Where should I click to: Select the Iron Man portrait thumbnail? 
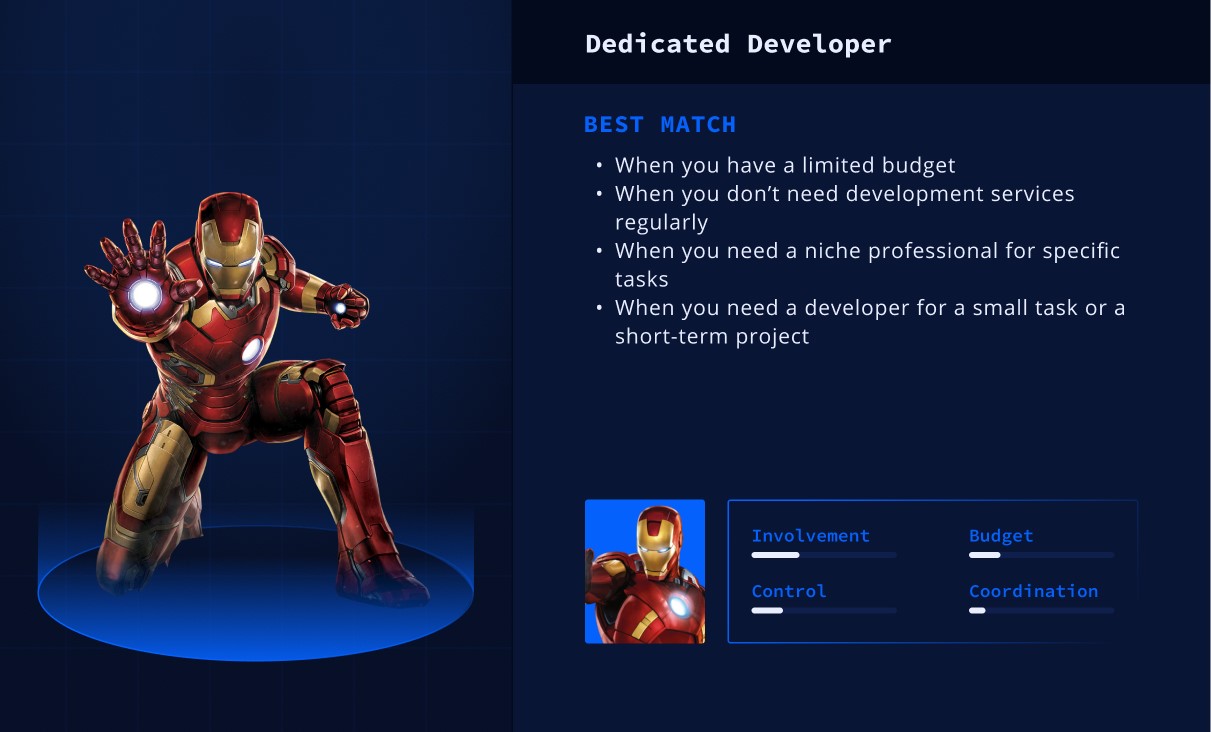coord(645,571)
